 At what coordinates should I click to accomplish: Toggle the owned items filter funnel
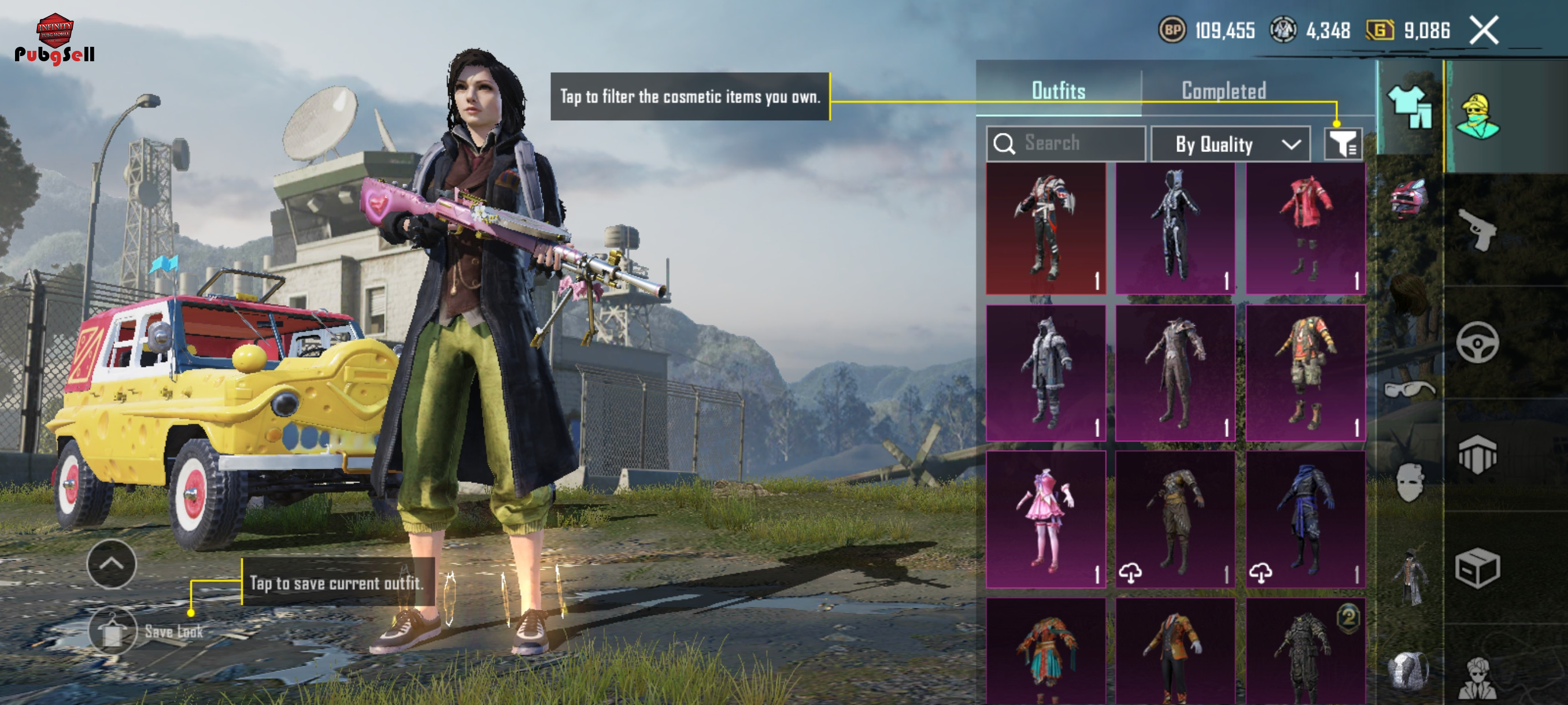click(1342, 144)
